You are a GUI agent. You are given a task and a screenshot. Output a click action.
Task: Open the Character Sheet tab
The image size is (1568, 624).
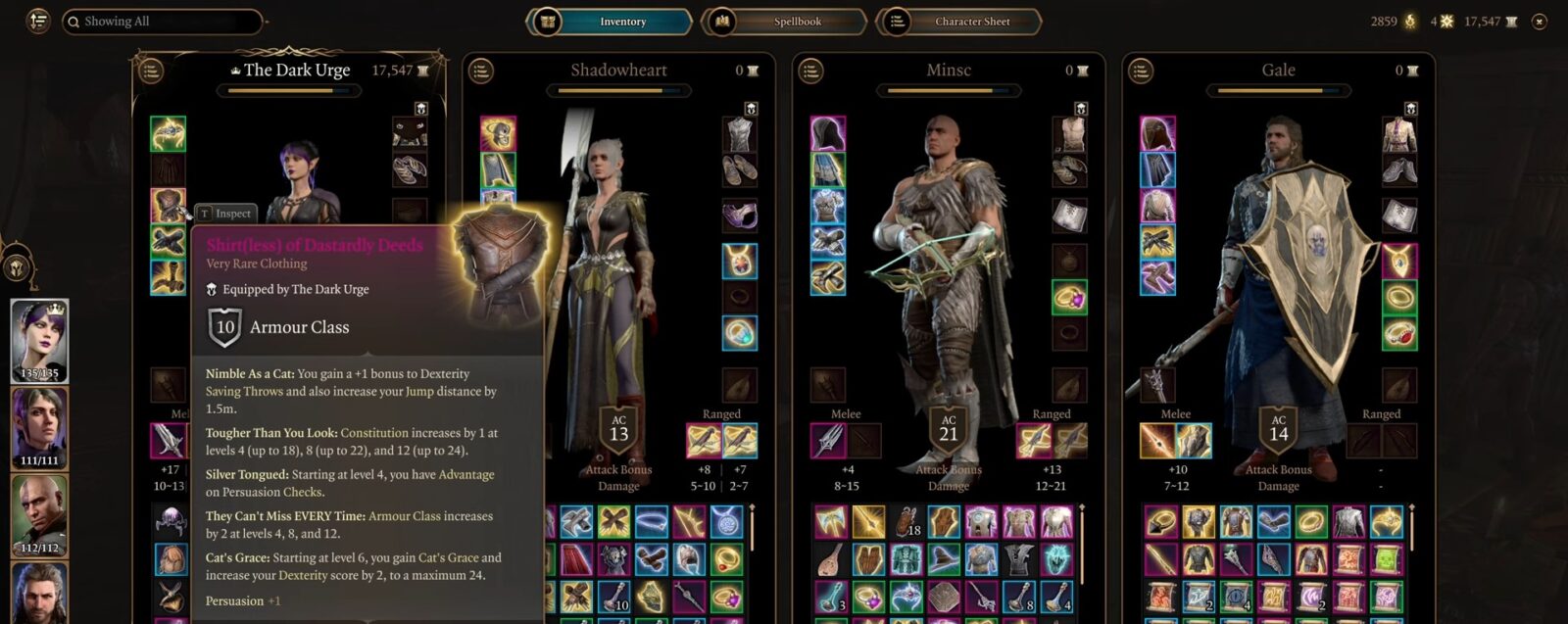click(x=959, y=22)
